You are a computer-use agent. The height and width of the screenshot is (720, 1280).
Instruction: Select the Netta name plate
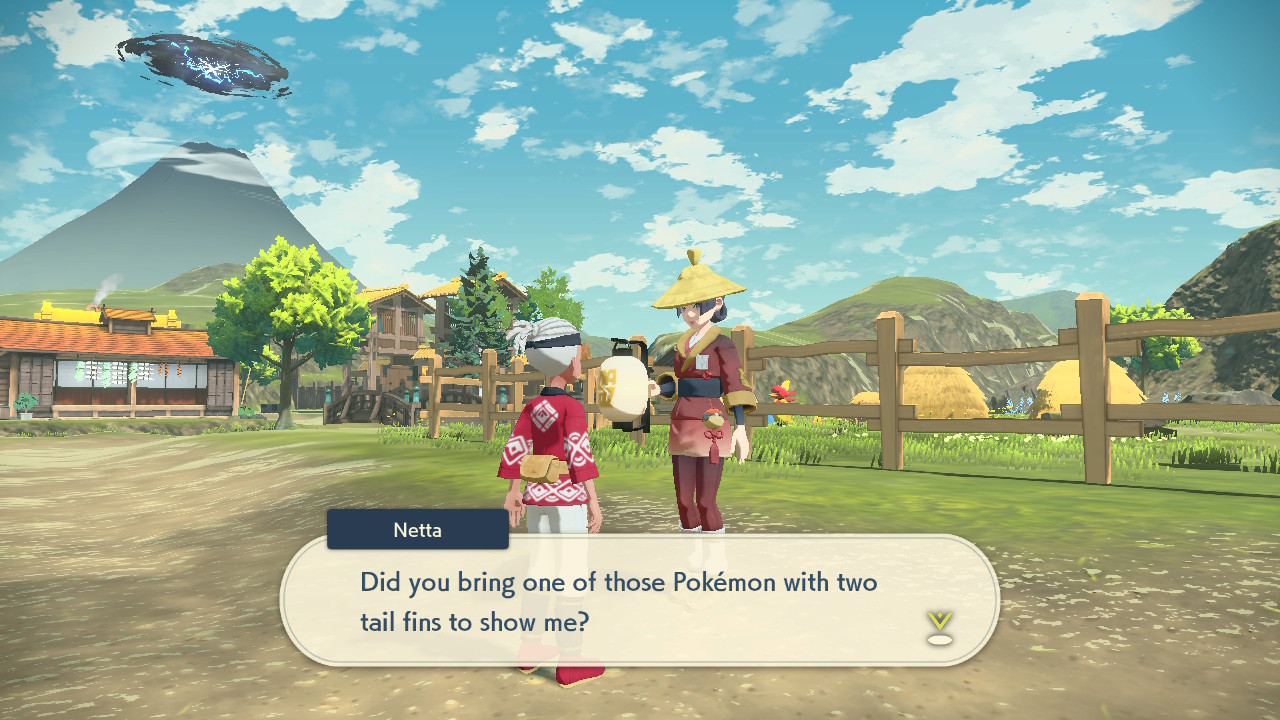click(x=417, y=530)
